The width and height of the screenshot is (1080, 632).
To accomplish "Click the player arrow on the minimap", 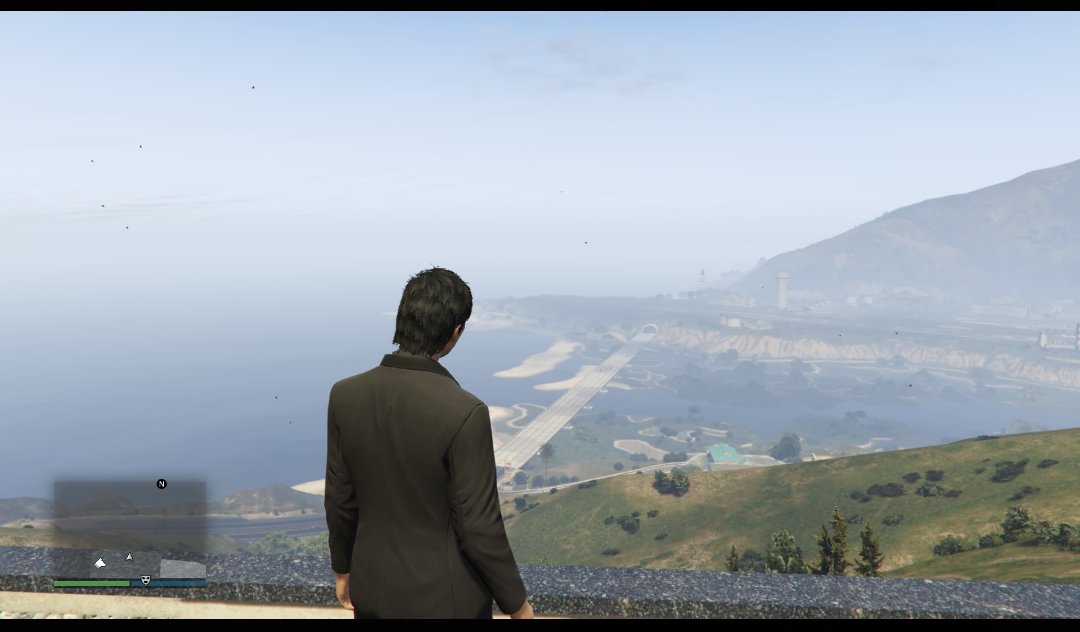I will [x=128, y=556].
